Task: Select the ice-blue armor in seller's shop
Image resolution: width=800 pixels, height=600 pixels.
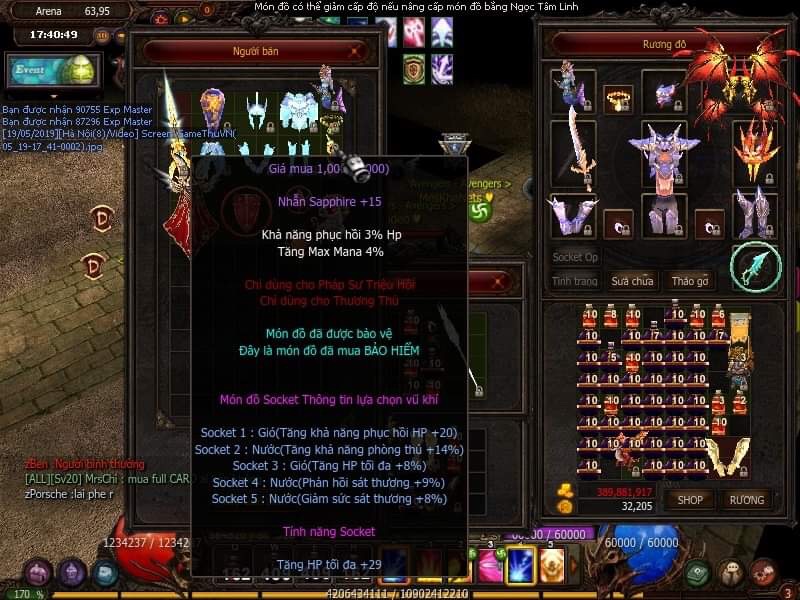Action: (297, 110)
